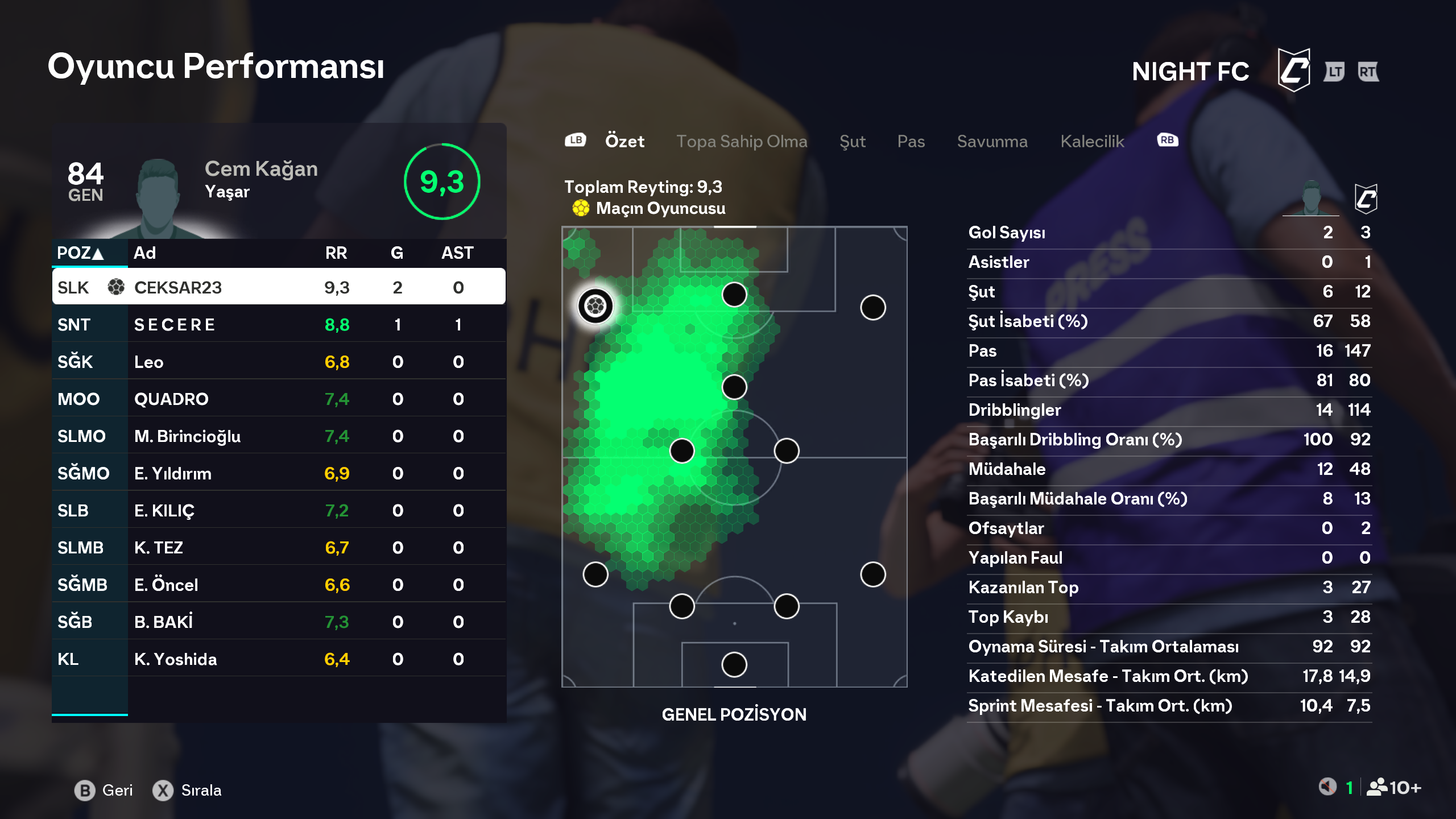Pick E. Öncel from the list
Viewport: 1456px width, 819px height.
pos(279,585)
